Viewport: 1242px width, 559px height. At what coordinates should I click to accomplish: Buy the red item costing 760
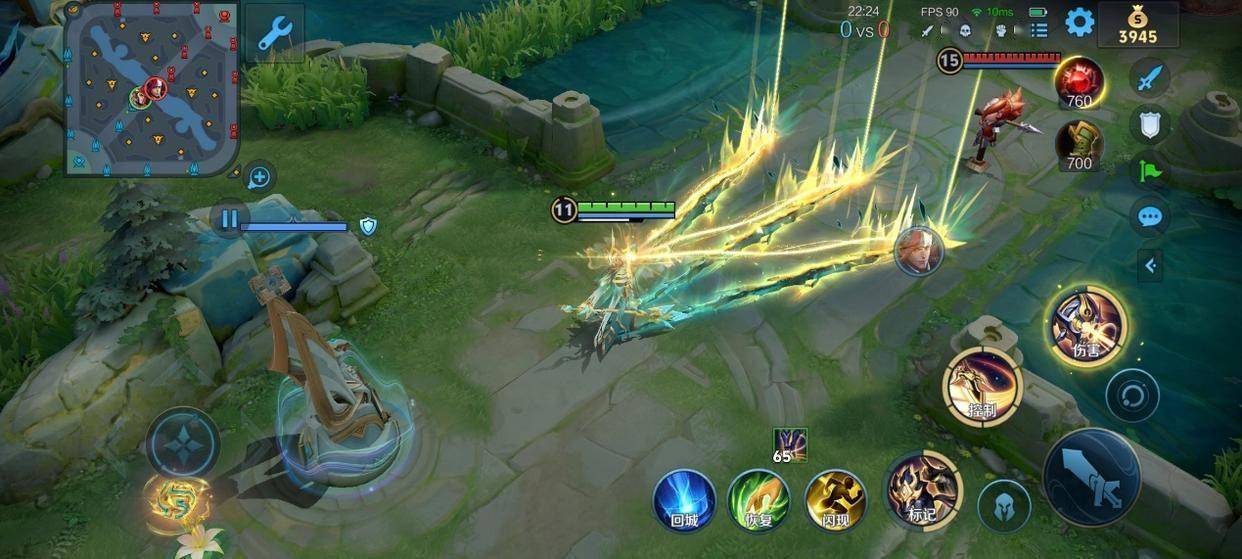pos(1079,84)
